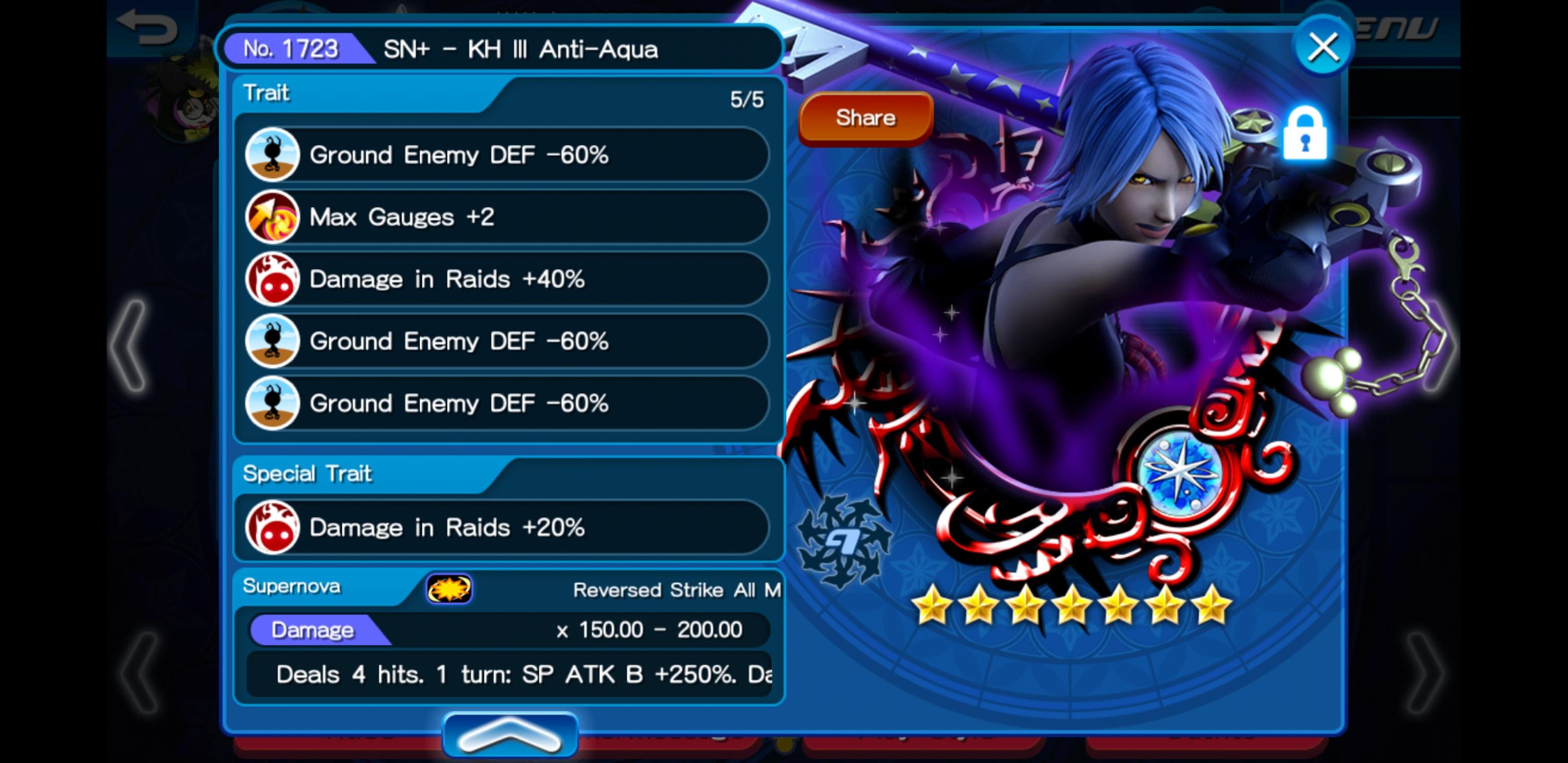The height and width of the screenshot is (763, 1568).
Task: Collapse the panel with the up arrow
Action: click(510, 734)
